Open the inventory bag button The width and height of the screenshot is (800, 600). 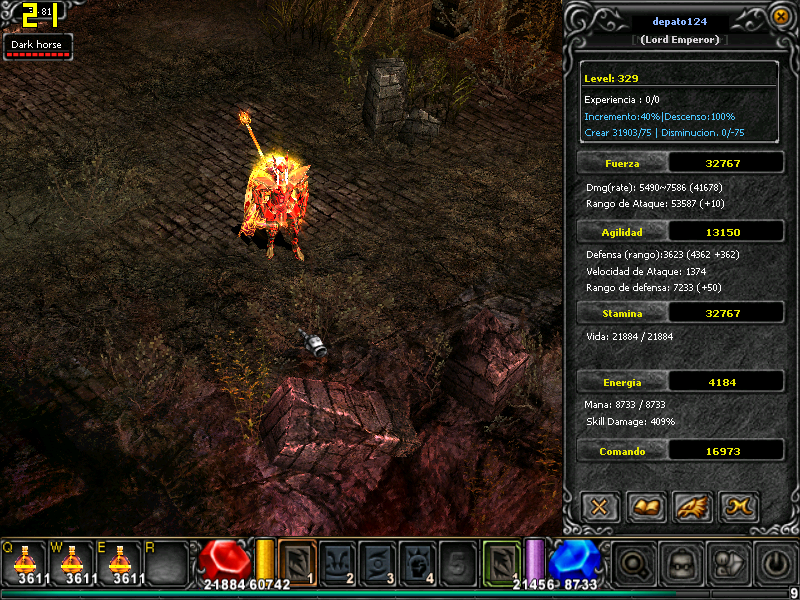tap(730, 564)
